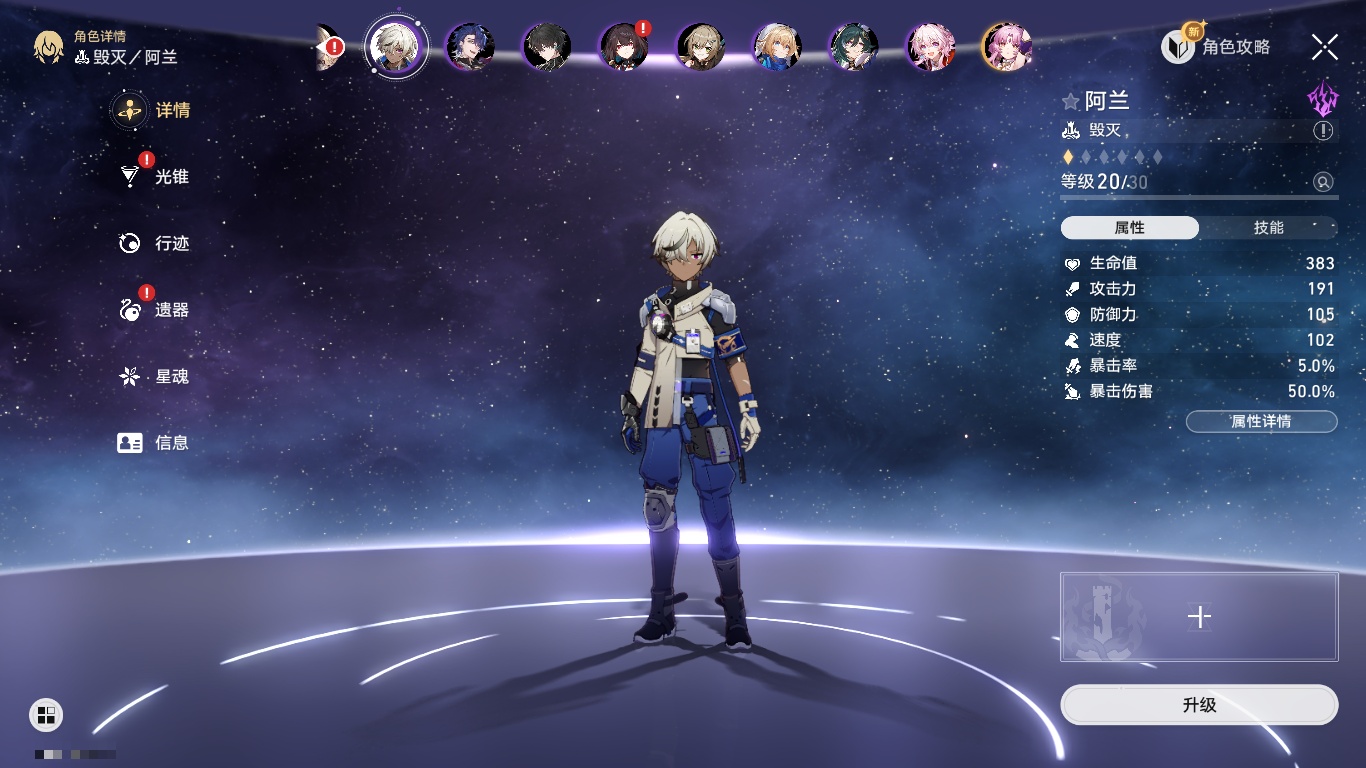Image resolution: width=1366 pixels, height=768 pixels.
Task: Open the 遗器 relics menu
Action: tap(154, 310)
